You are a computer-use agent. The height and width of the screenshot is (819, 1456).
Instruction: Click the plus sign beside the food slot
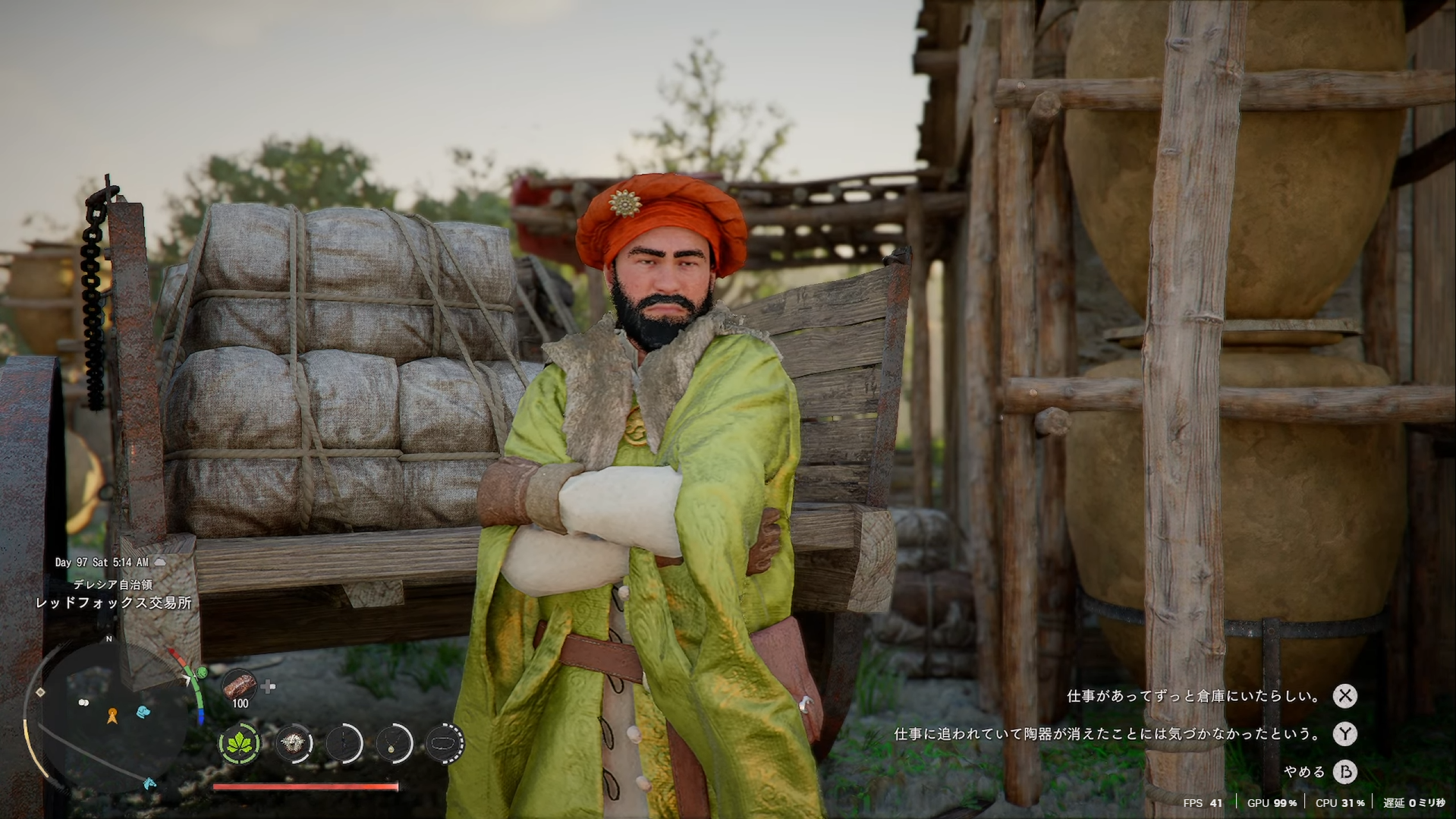pyautogui.click(x=269, y=687)
